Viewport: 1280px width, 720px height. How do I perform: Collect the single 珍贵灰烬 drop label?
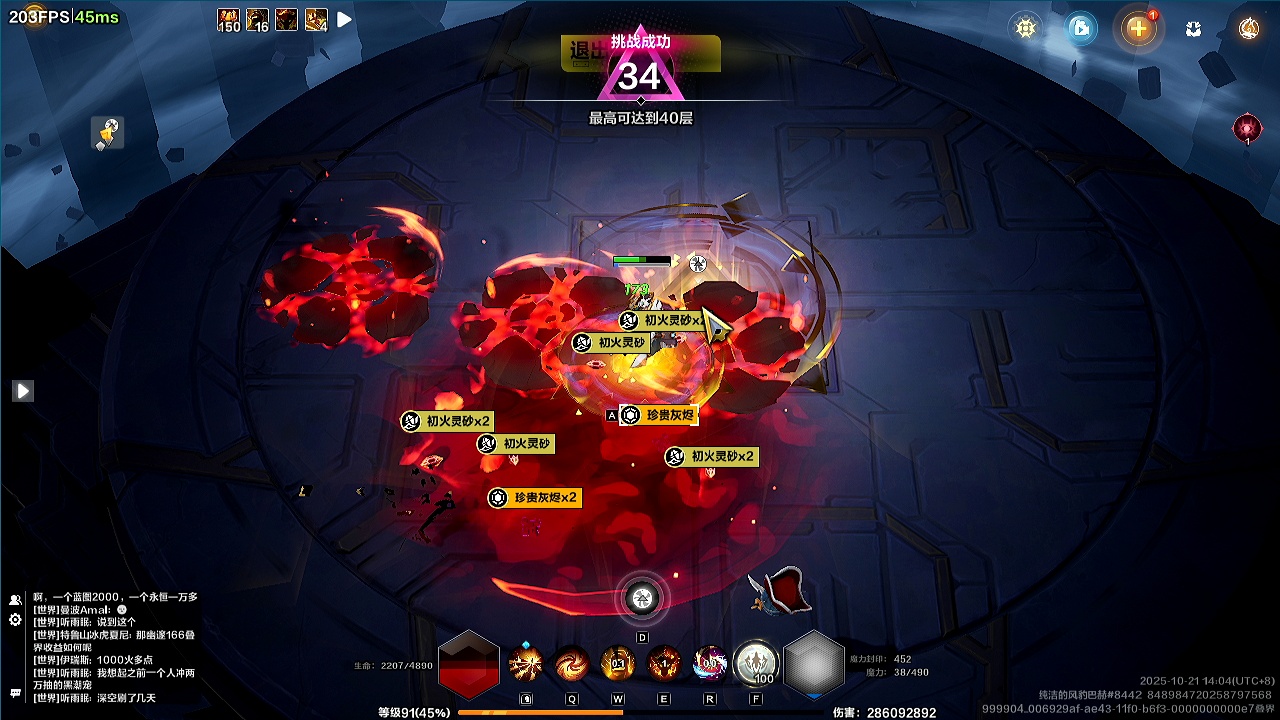[x=658, y=415]
